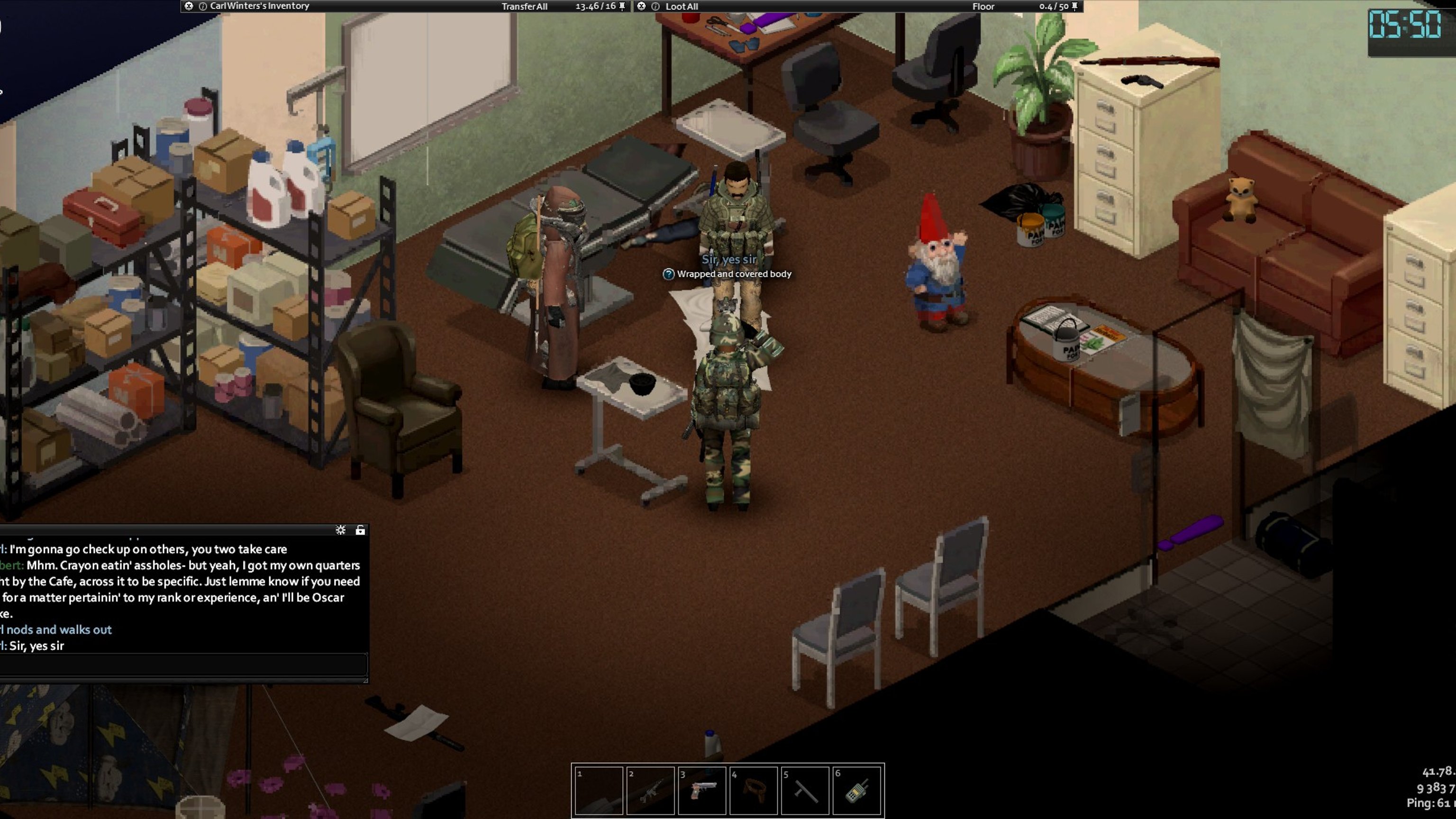Screen dimensions: 1456x819
Task: Select the belt in hotbar slot 4
Action: pos(754,790)
